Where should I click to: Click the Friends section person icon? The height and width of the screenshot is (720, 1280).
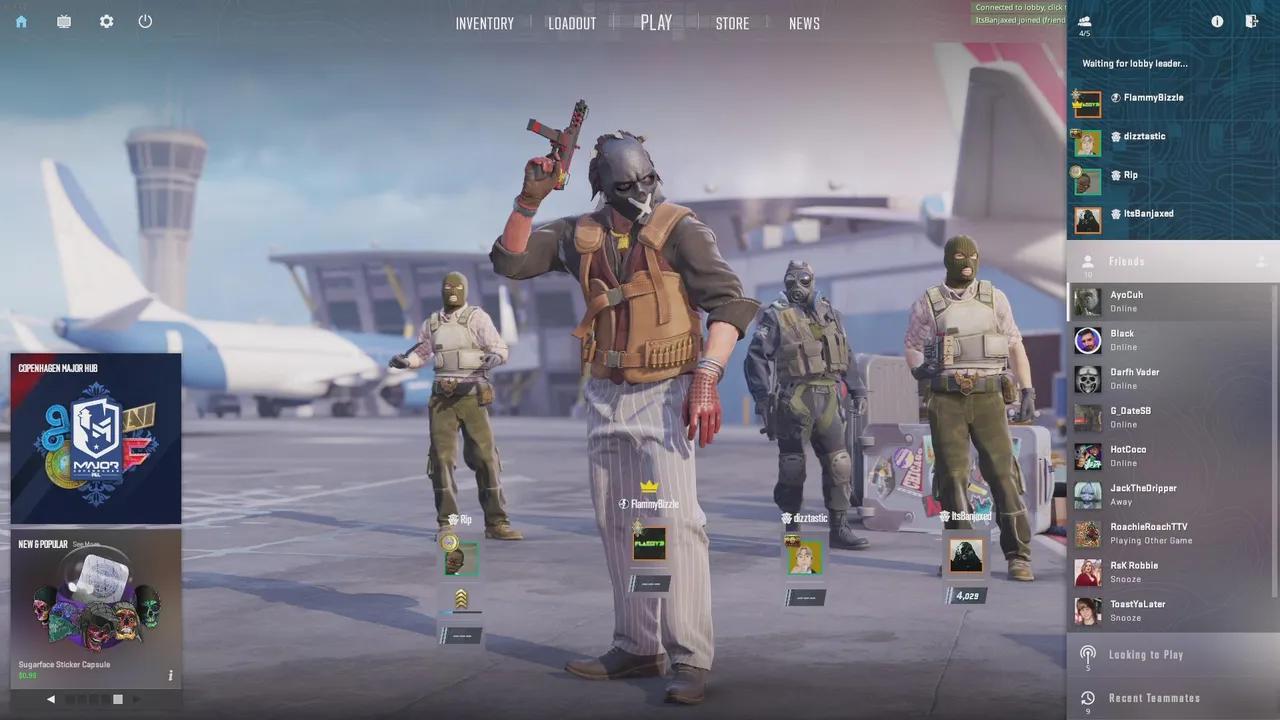(1087, 261)
